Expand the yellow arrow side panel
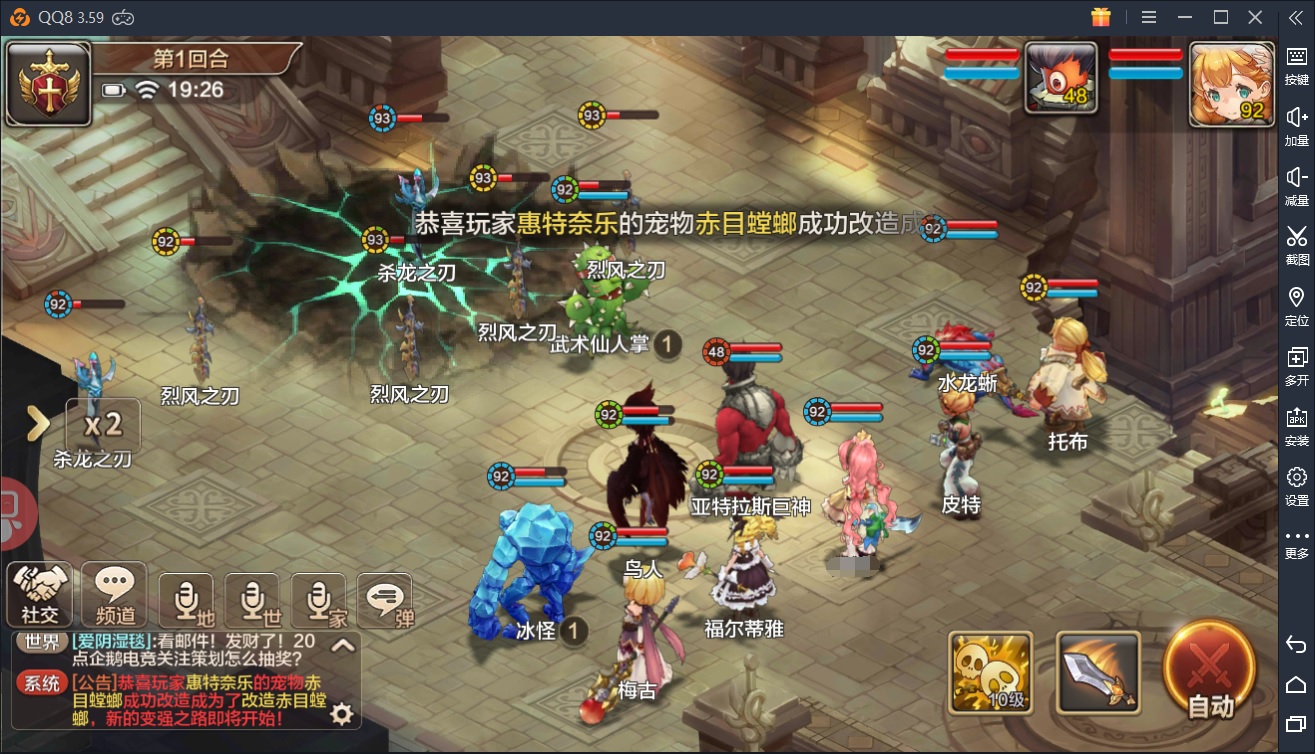The height and width of the screenshot is (754, 1315). coord(38,424)
